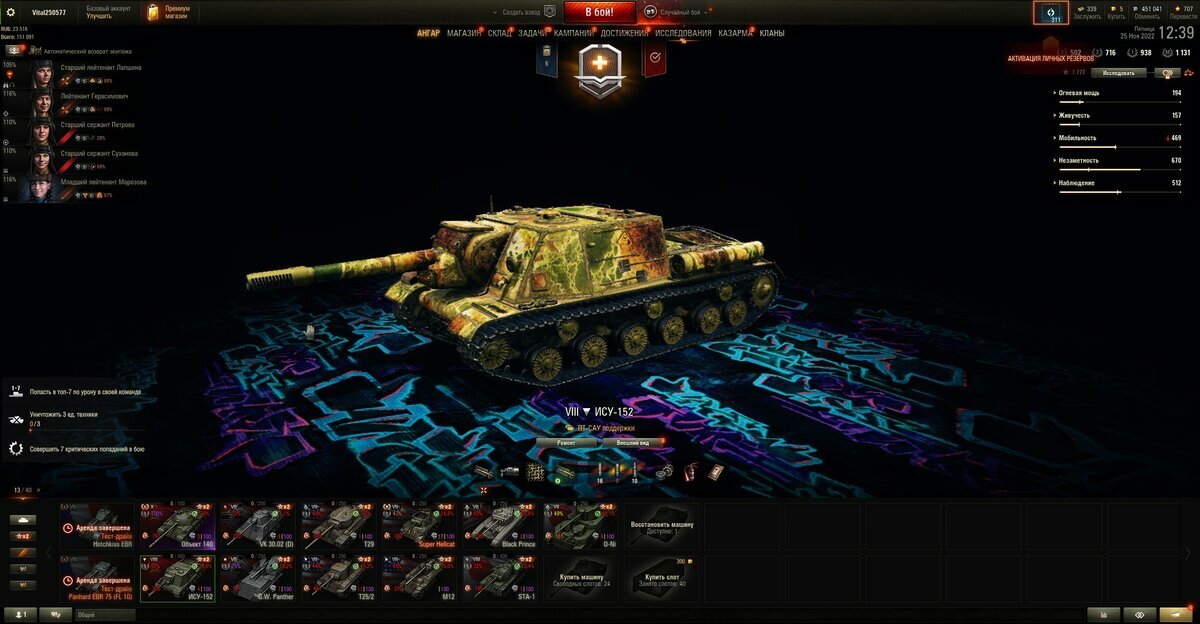Image resolution: width=1200 pixels, height=624 pixels.
Task: Pick the G.W. Panther in carousel
Action: click(258, 579)
